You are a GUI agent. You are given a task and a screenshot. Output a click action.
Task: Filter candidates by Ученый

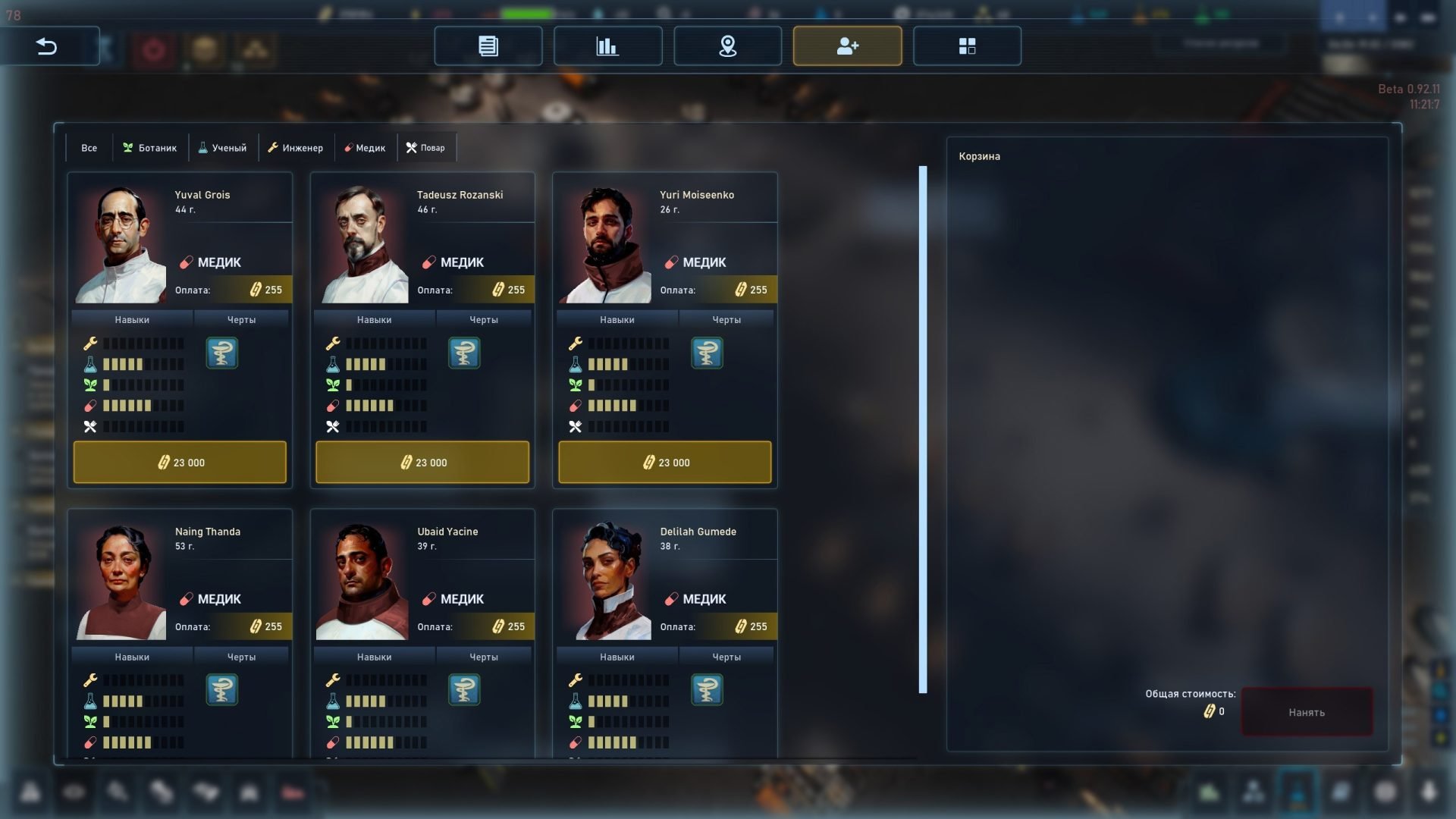[223, 148]
